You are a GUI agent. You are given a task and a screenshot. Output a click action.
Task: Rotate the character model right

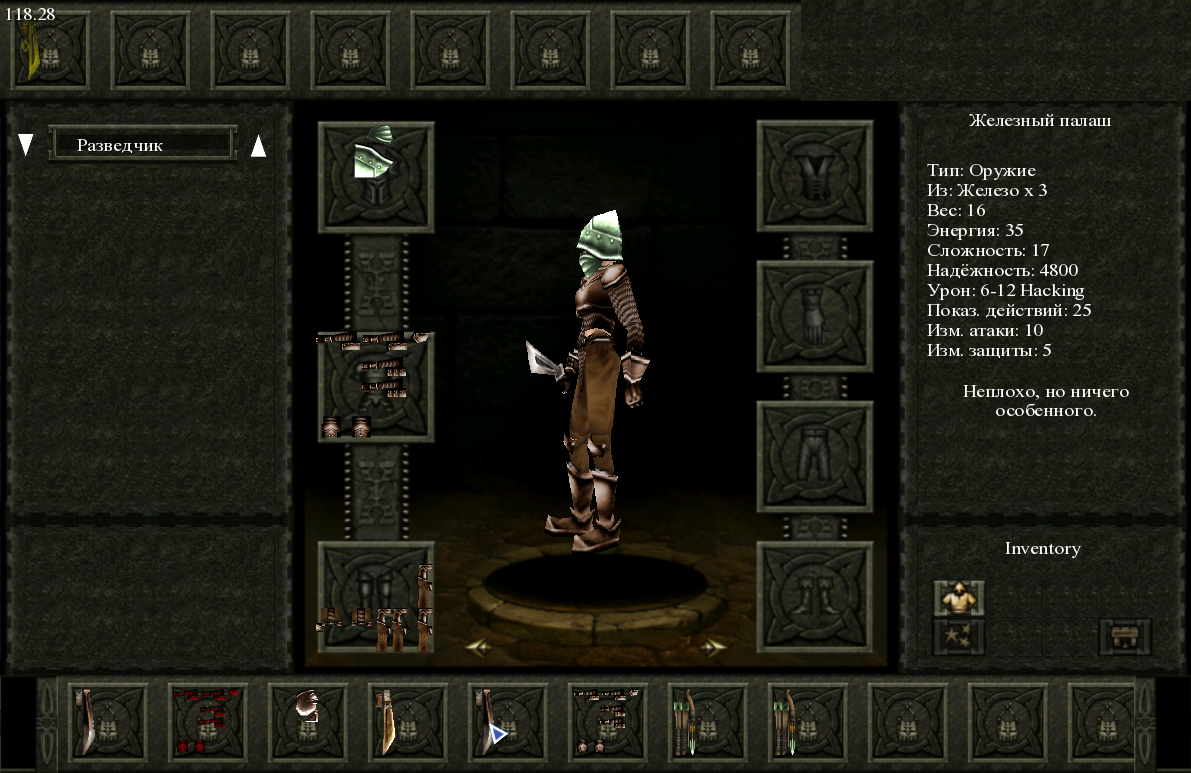(x=712, y=648)
